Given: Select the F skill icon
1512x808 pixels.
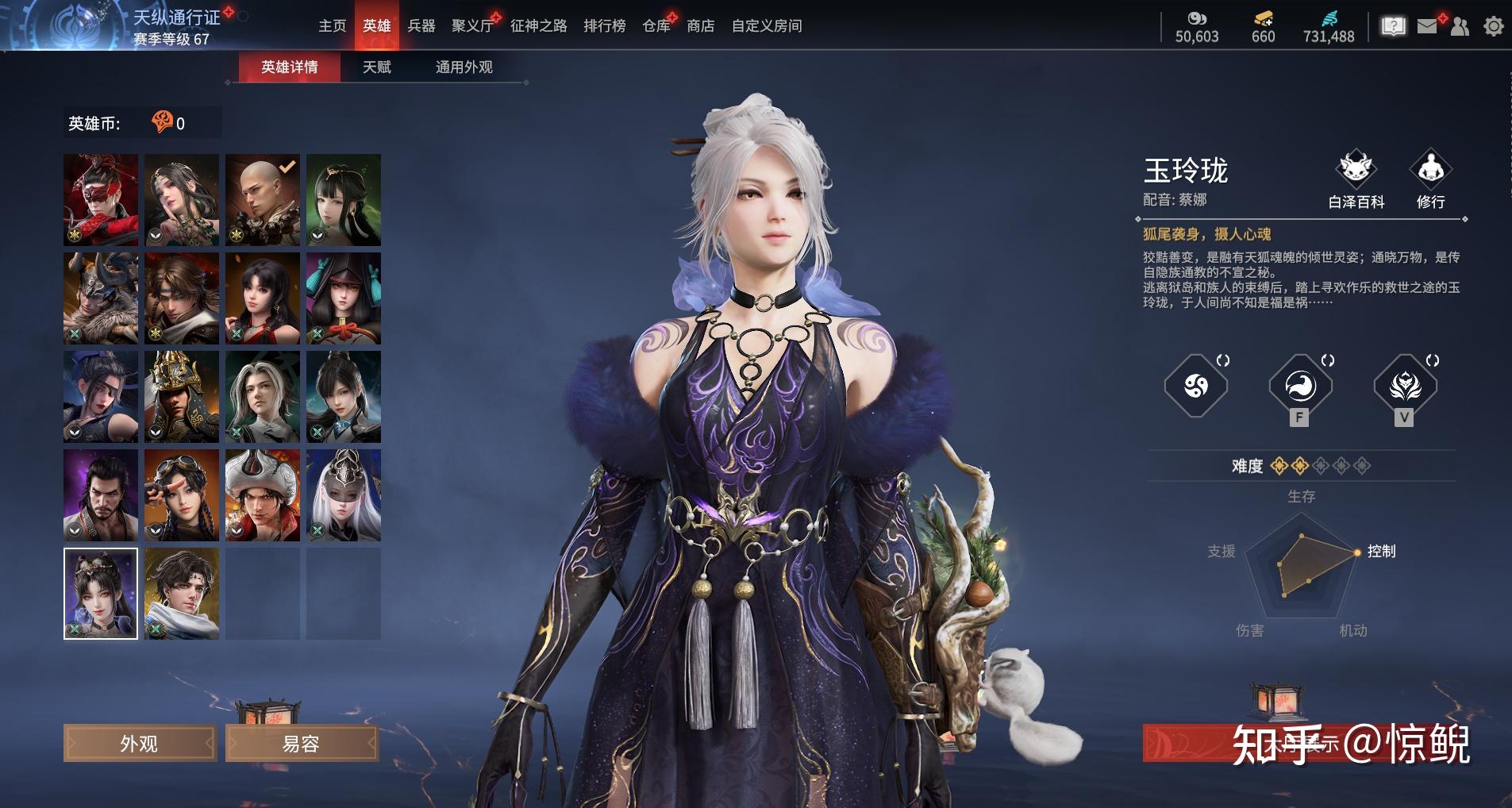Looking at the screenshot, I should [1299, 387].
